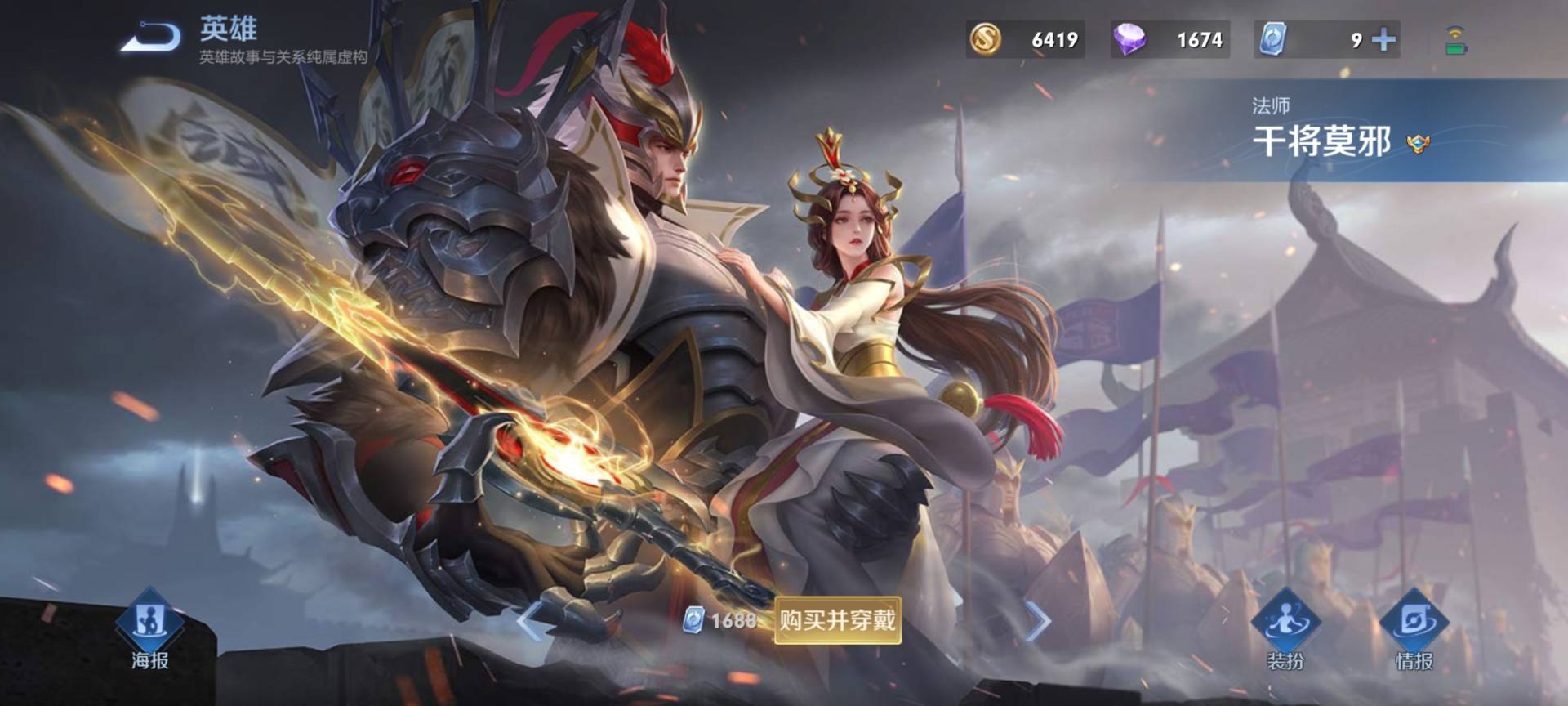
Task: Click the blue token card icon
Action: 1272,38
